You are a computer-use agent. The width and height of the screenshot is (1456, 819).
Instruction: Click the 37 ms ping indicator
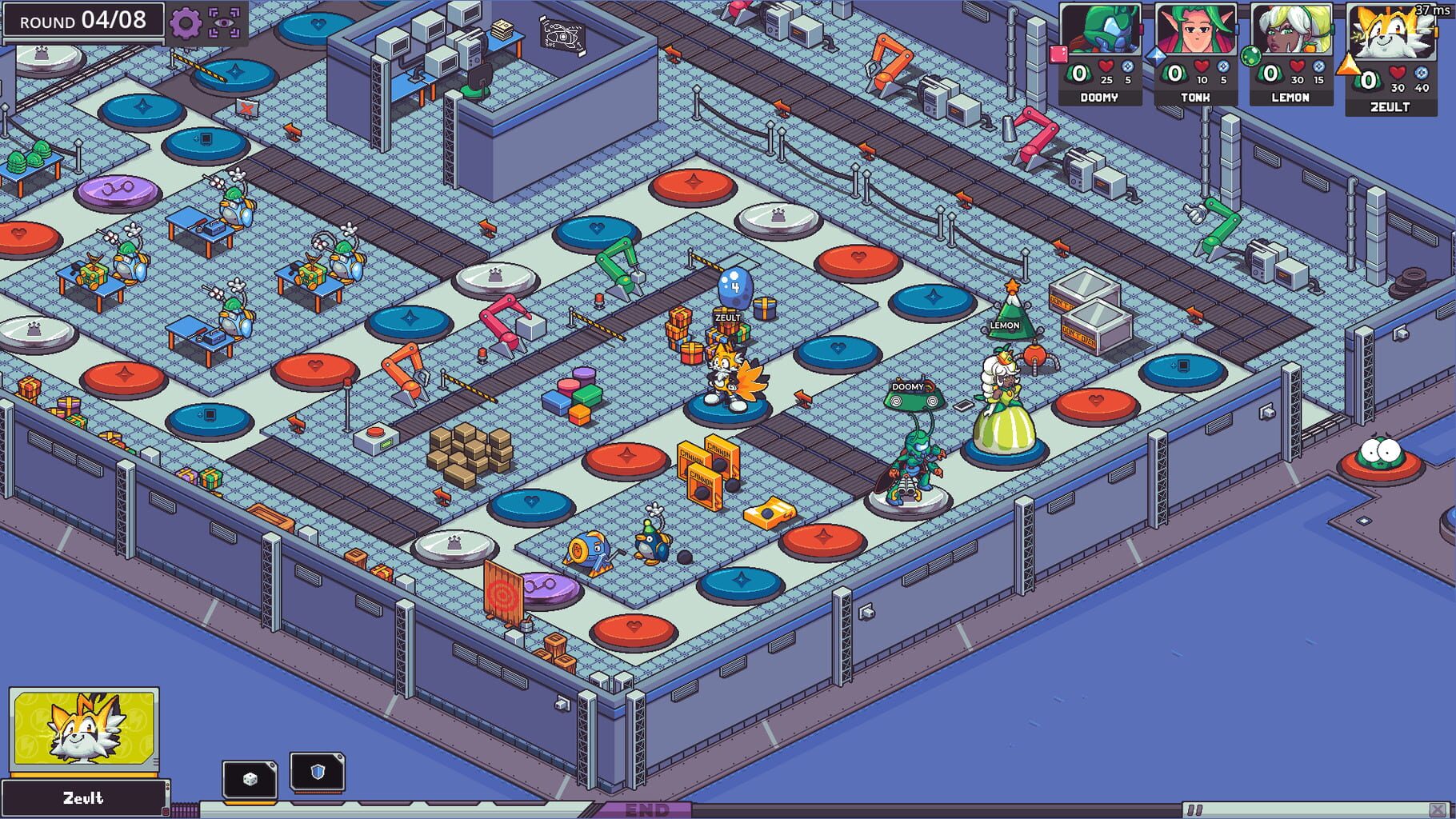tap(1432, 10)
